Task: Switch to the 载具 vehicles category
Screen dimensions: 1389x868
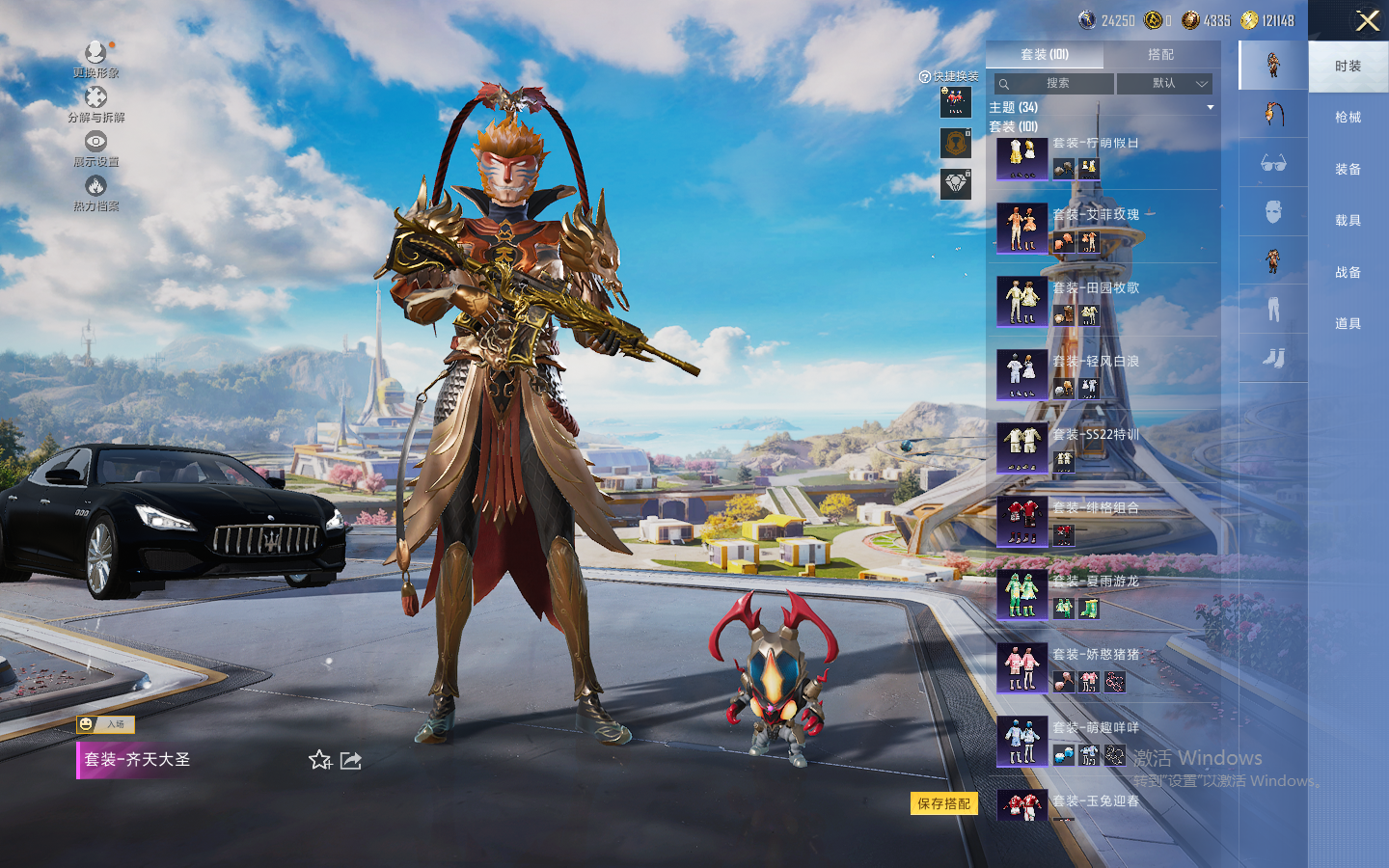Action: click(x=1348, y=221)
